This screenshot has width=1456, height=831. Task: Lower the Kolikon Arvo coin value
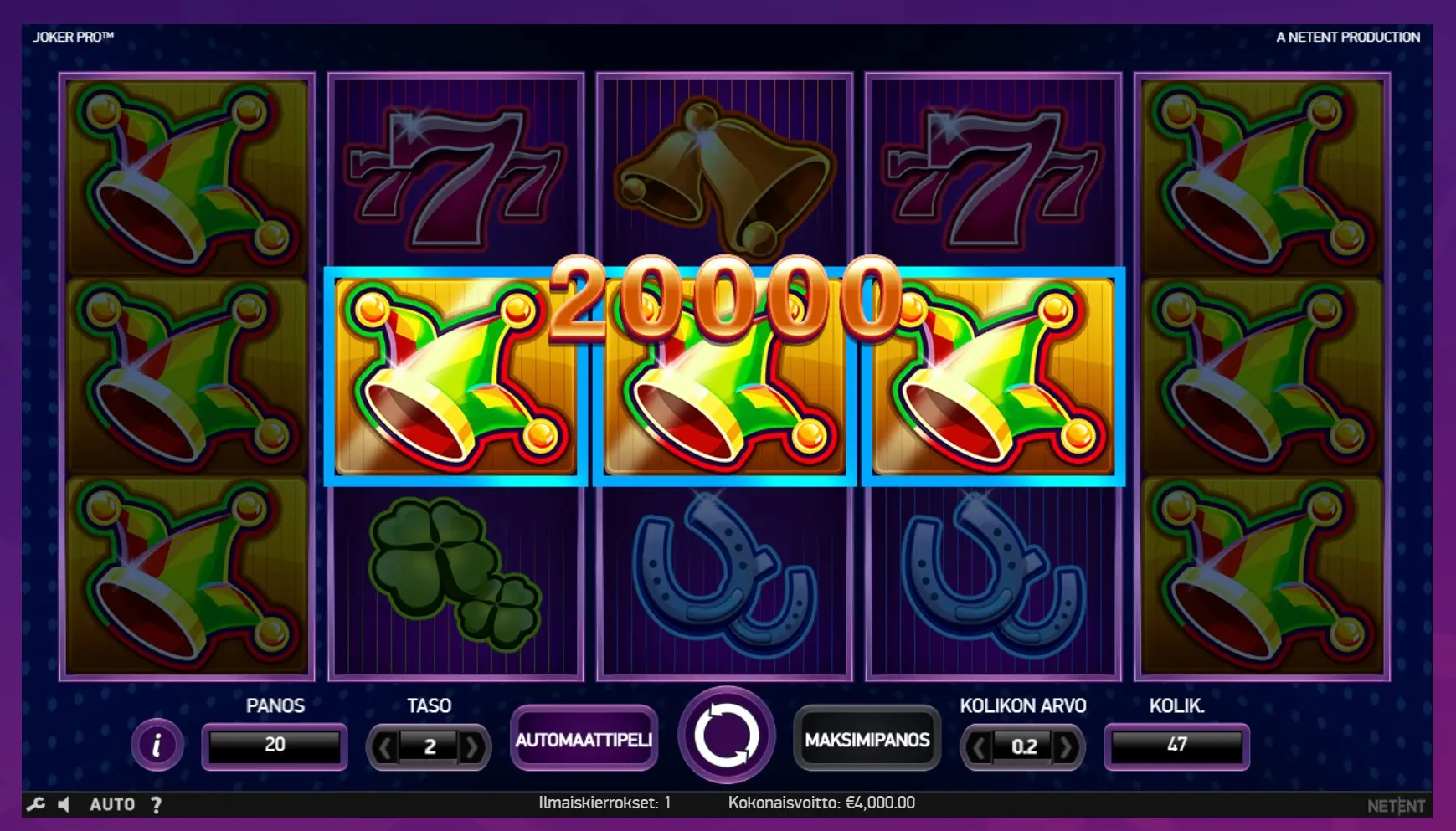pyautogui.click(x=978, y=746)
